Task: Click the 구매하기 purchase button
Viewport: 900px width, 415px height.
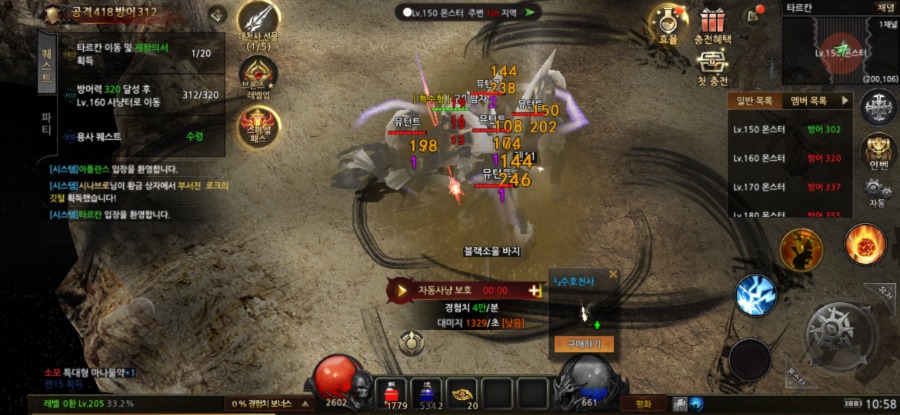Action: [582, 344]
